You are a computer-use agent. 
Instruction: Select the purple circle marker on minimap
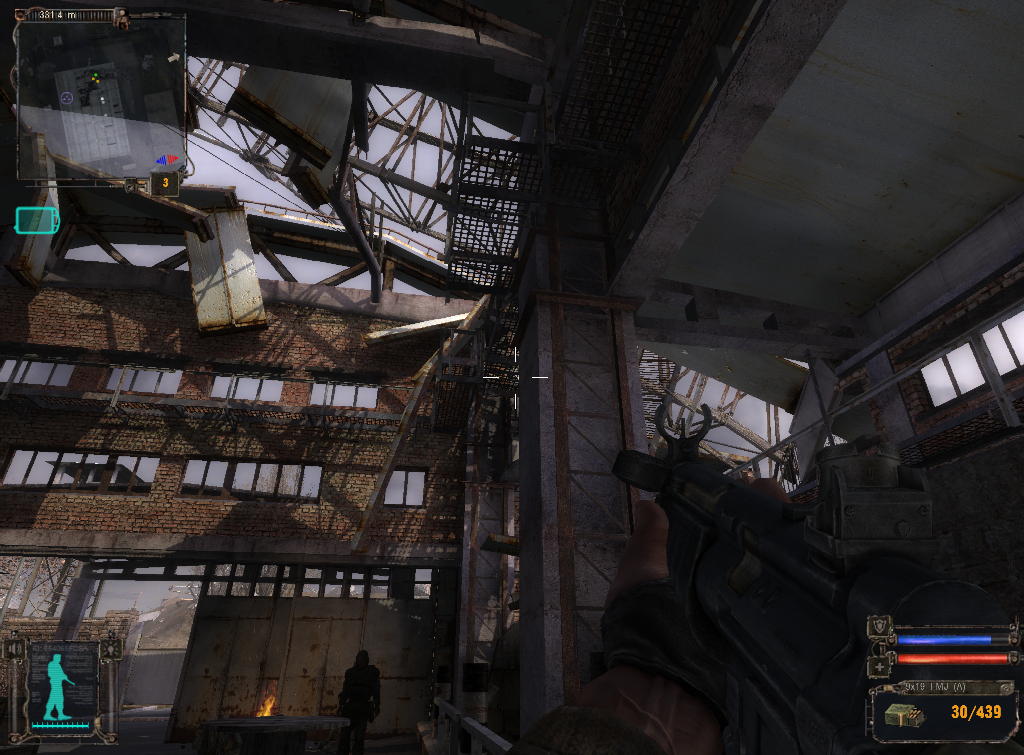(67, 98)
